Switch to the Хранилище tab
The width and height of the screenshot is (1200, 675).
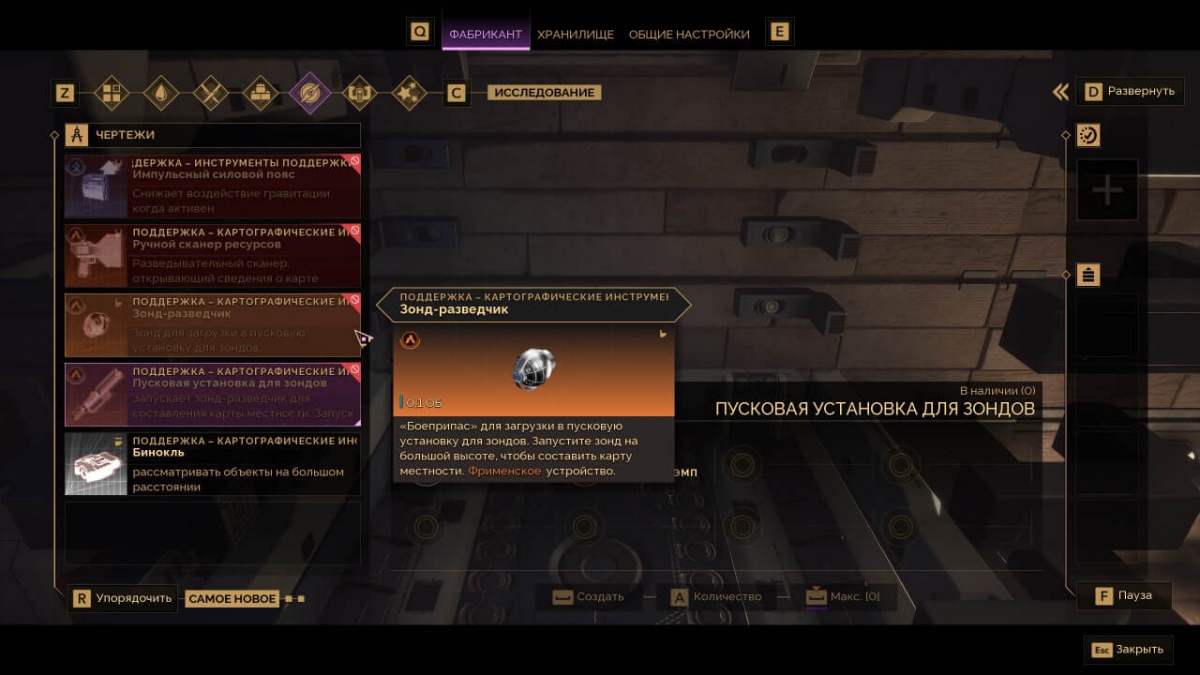click(575, 34)
